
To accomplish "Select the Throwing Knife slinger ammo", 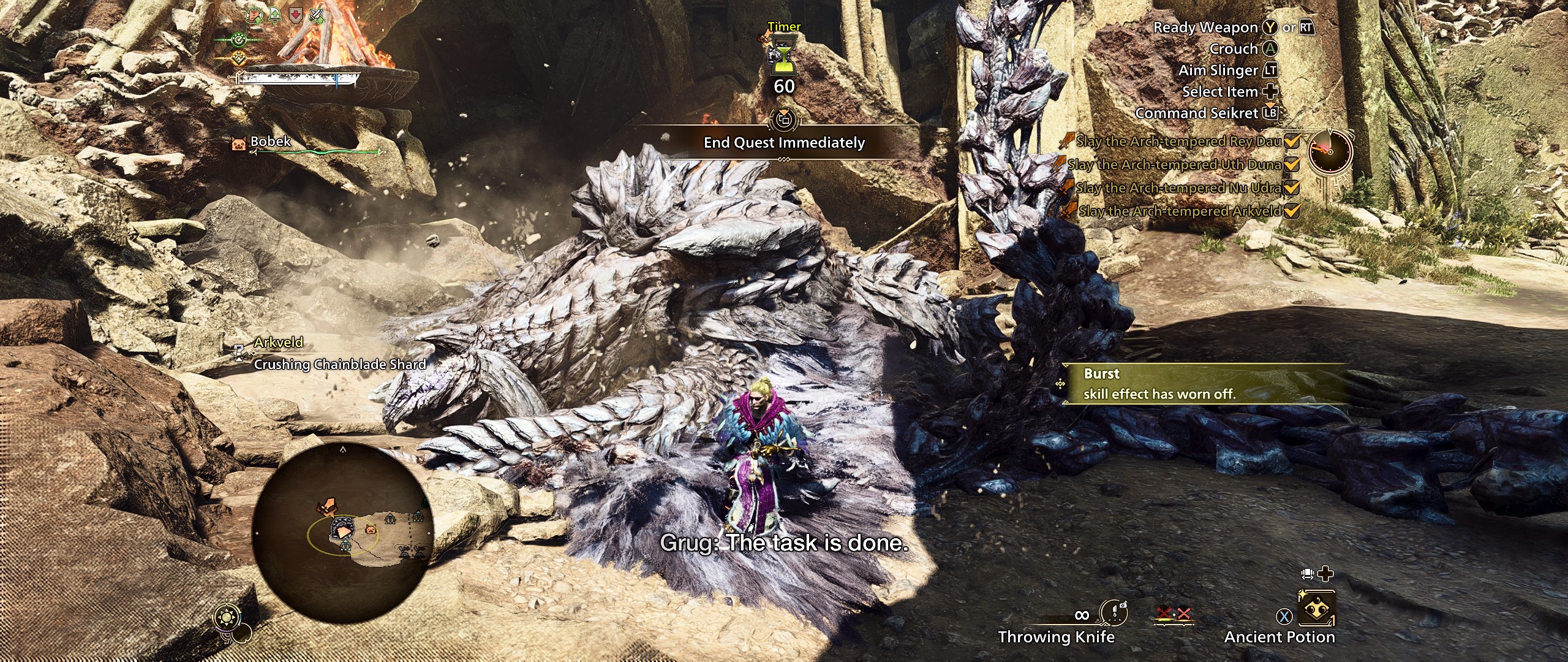I will pyautogui.click(x=1114, y=614).
